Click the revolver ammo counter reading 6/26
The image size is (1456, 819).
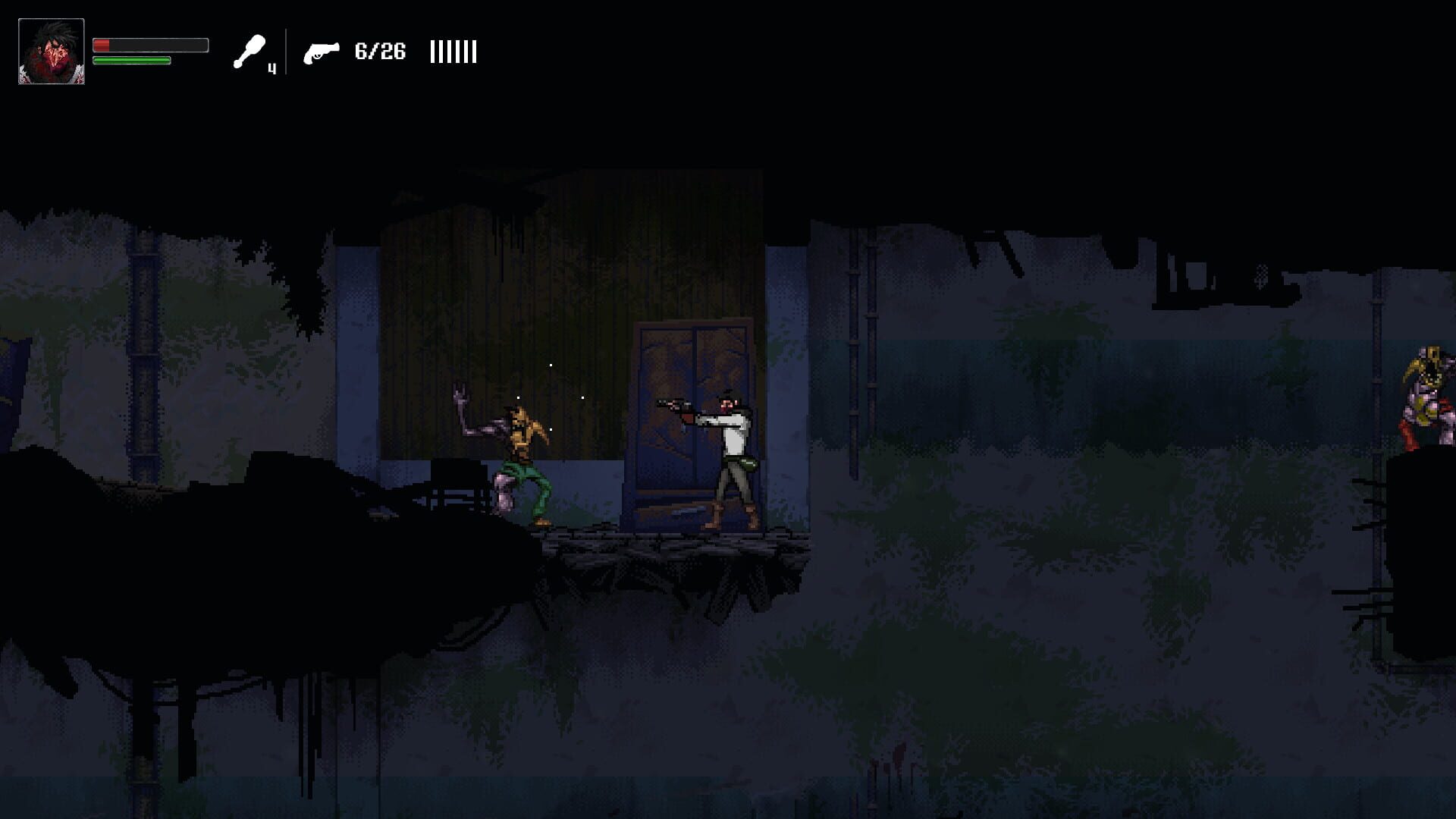pyautogui.click(x=380, y=52)
